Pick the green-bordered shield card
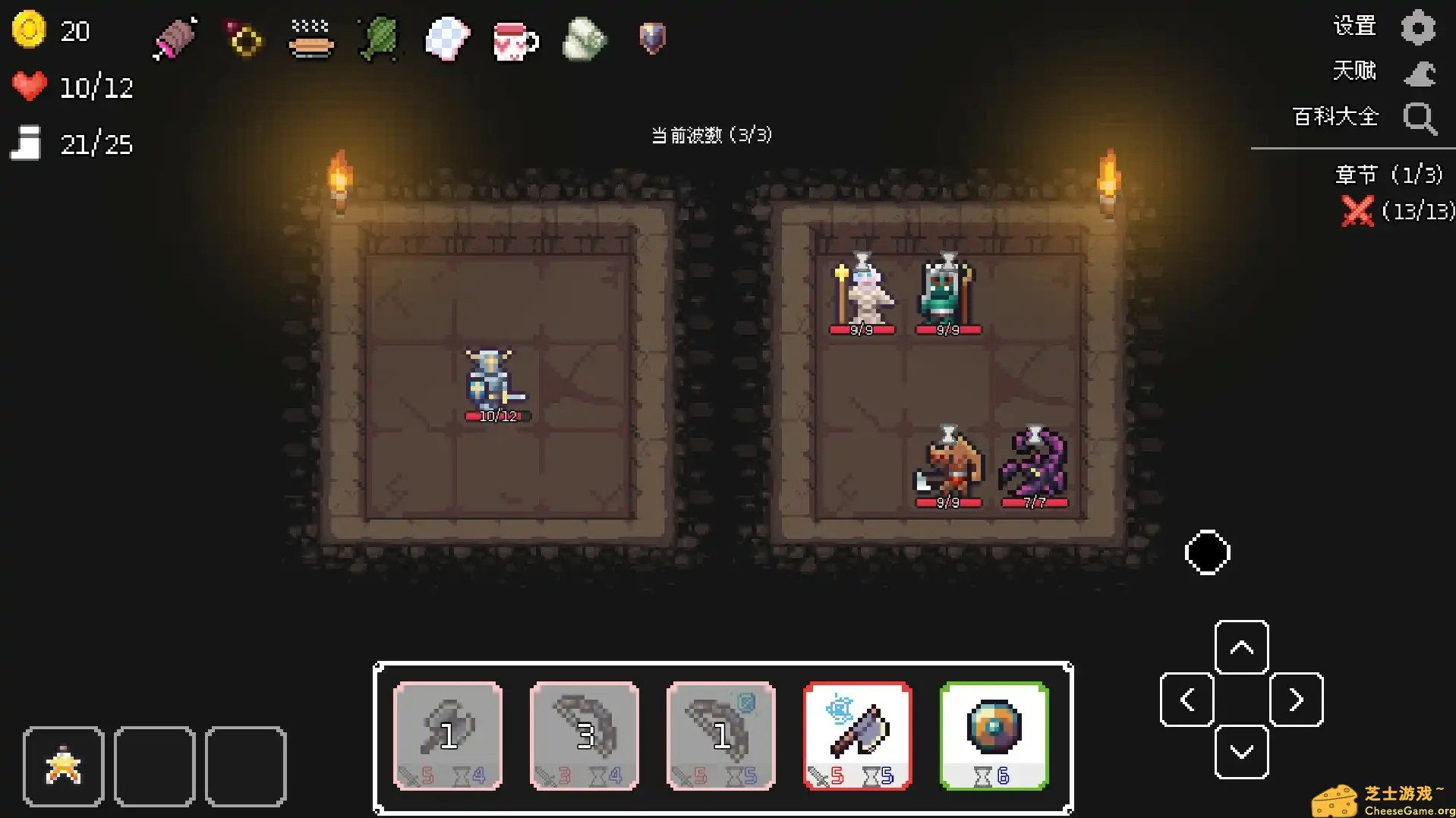This screenshot has height=818, width=1456. click(x=994, y=735)
